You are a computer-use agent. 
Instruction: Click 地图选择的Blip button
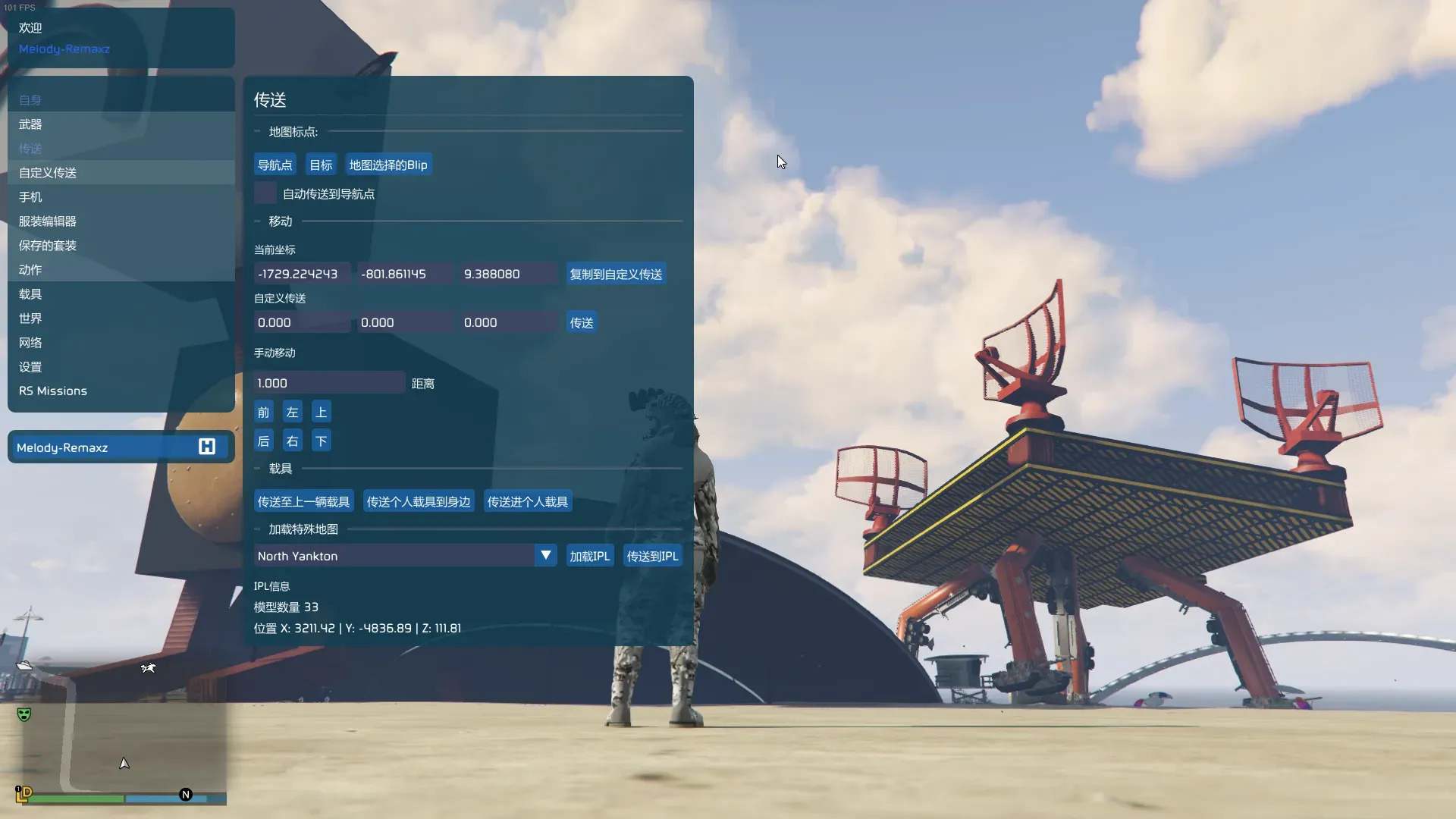pos(388,165)
